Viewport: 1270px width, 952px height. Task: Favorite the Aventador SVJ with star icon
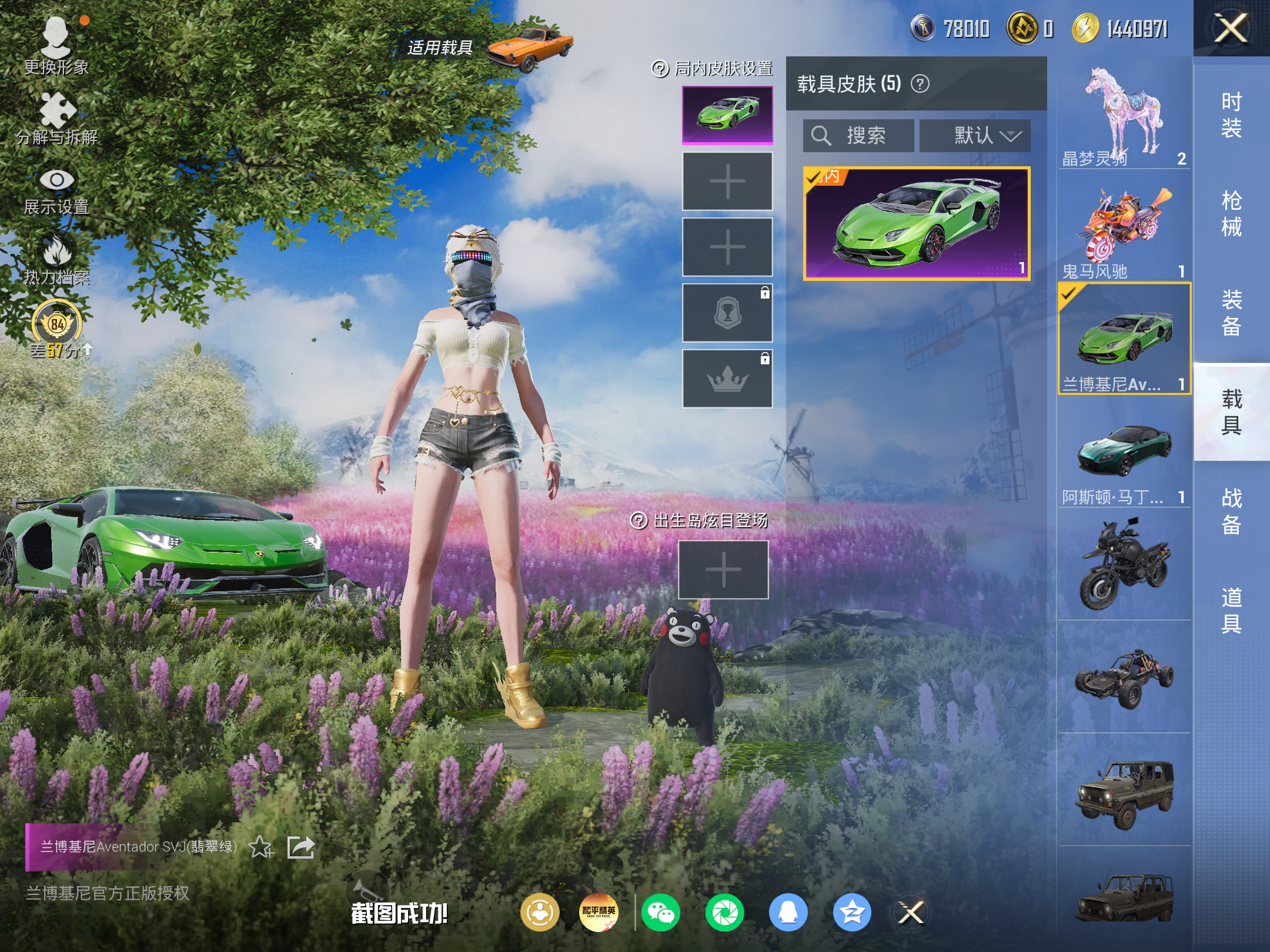coord(260,847)
